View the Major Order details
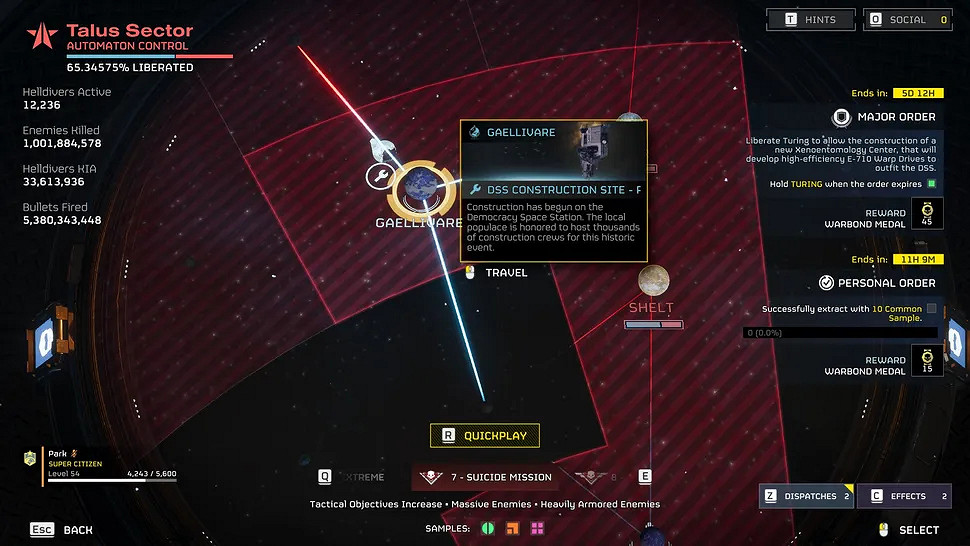970x546 pixels. click(x=886, y=117)
